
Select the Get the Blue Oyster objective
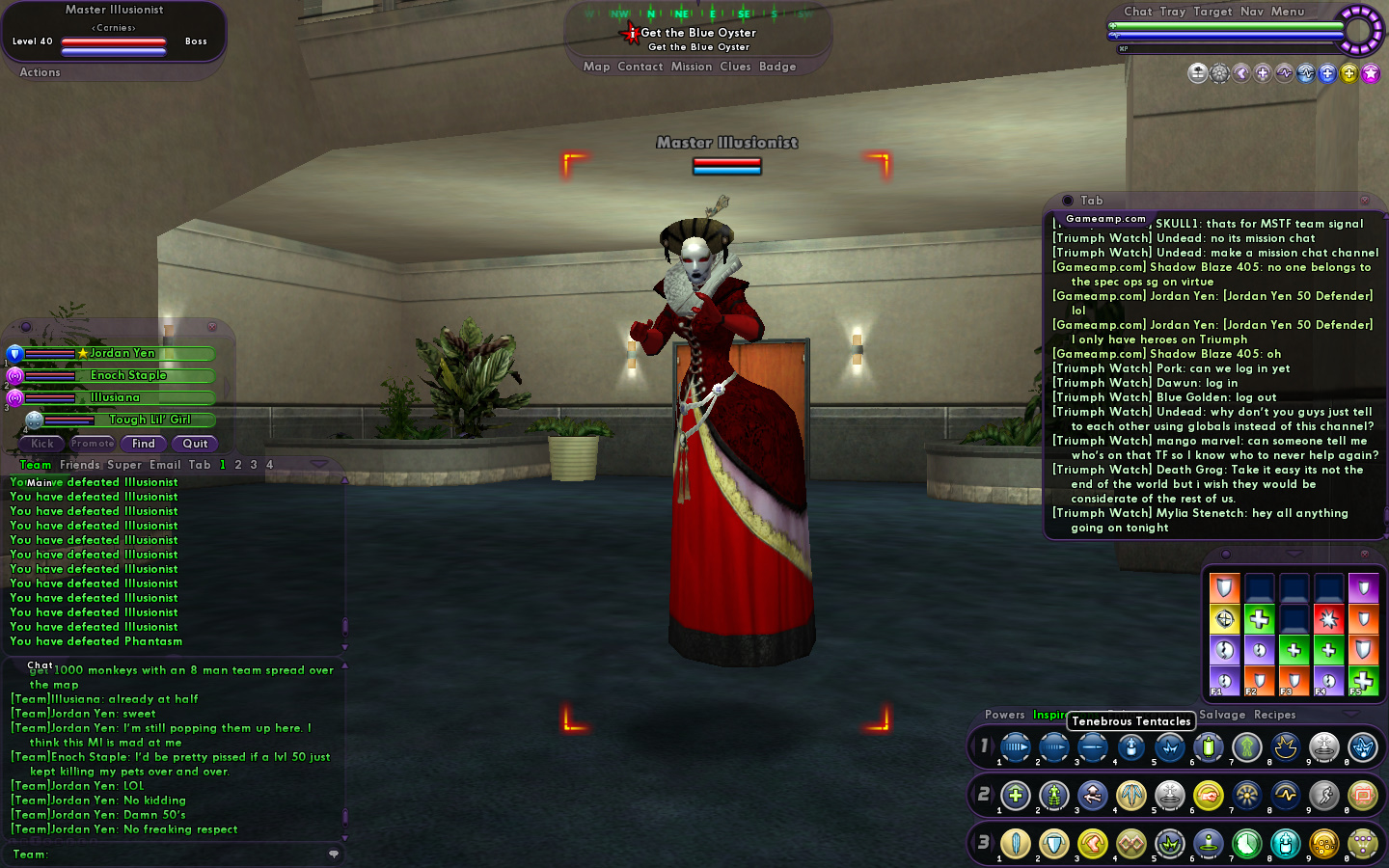[698, 33]
